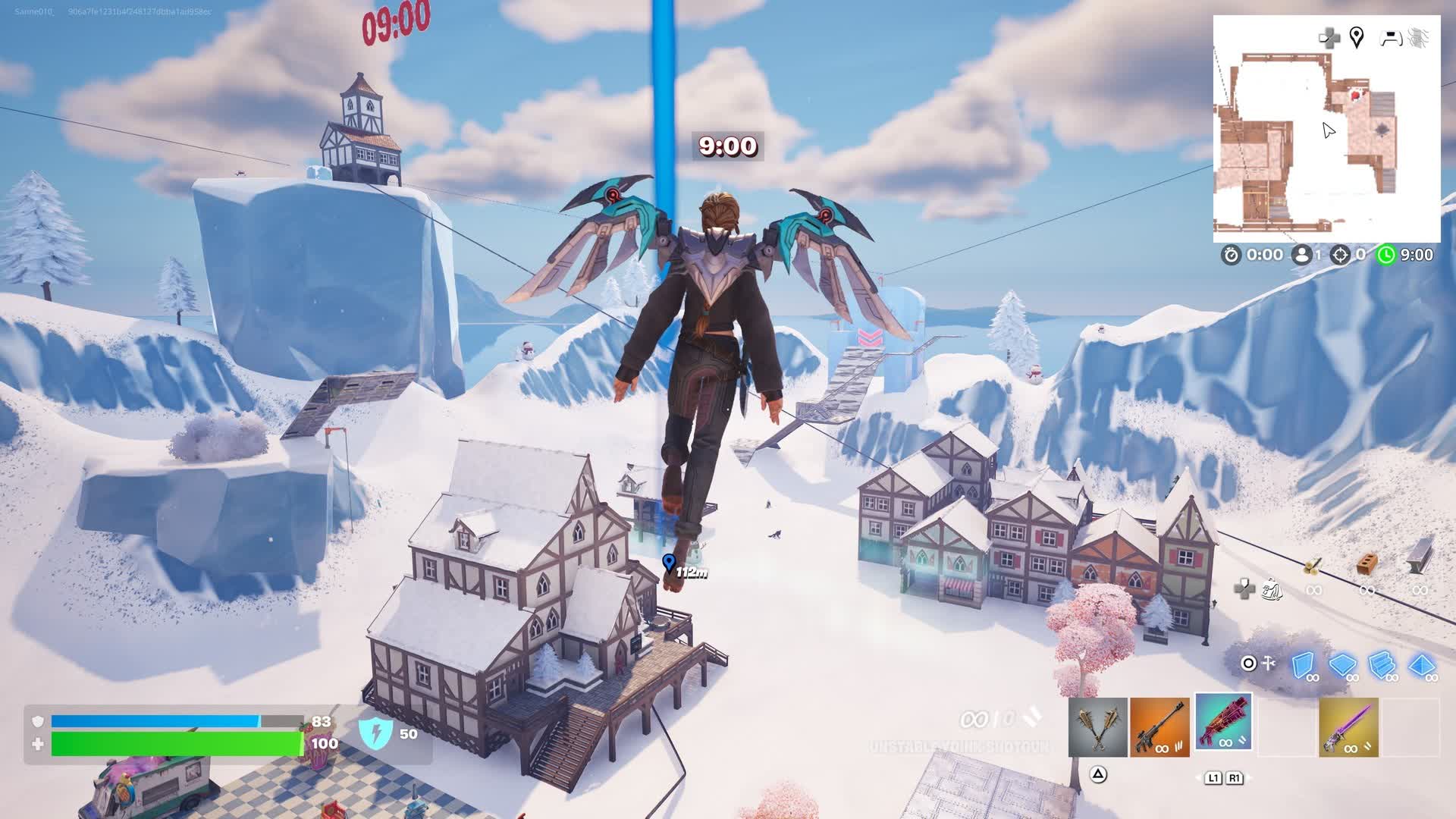
Task: Select the wood building material
Action: tap(1313, 566)
